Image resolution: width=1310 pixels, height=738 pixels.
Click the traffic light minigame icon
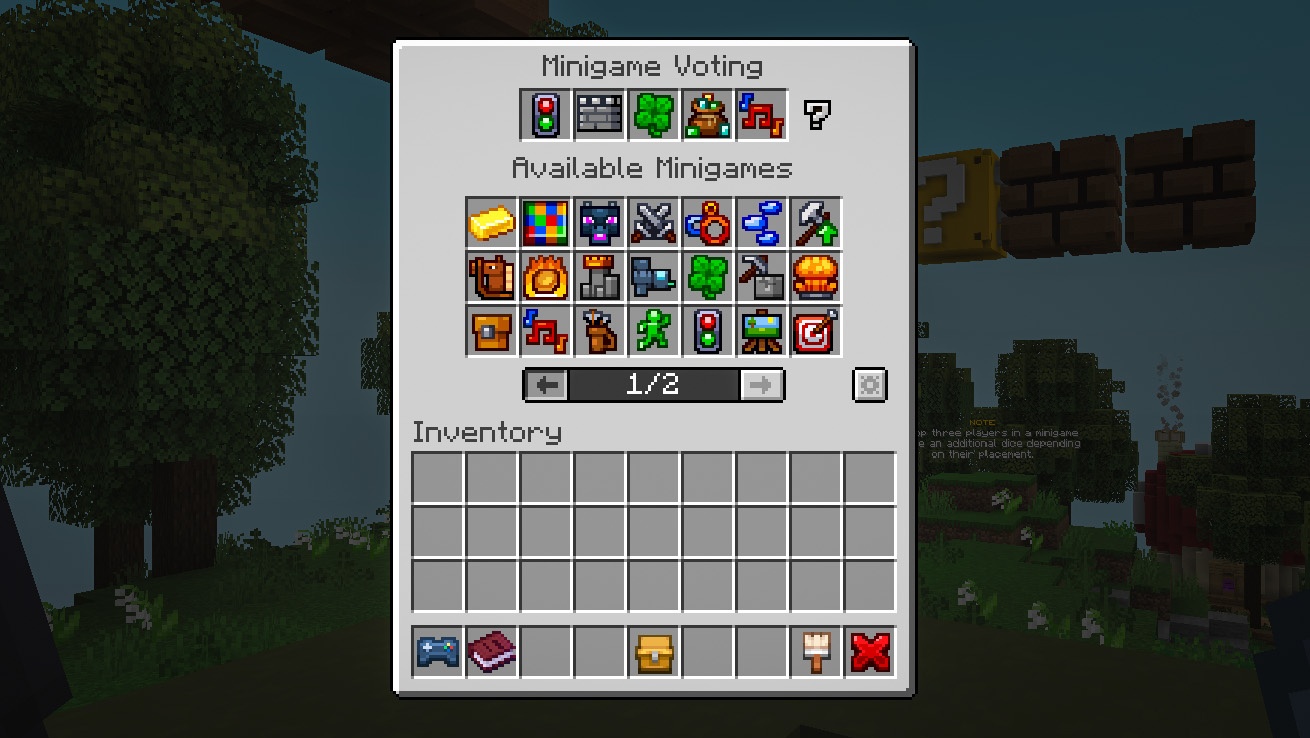708,331
